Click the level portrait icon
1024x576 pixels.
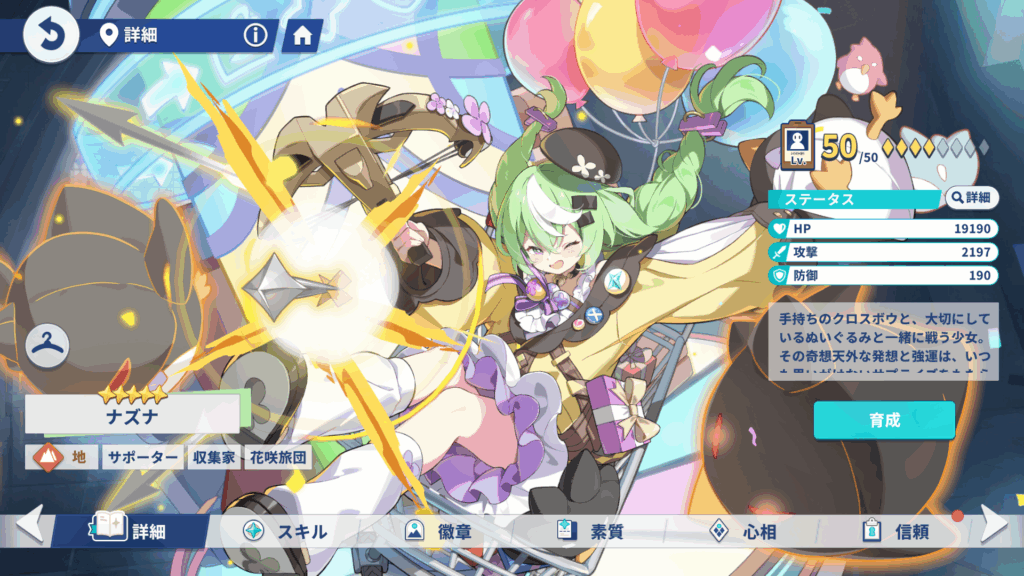(x=799, y=146)
